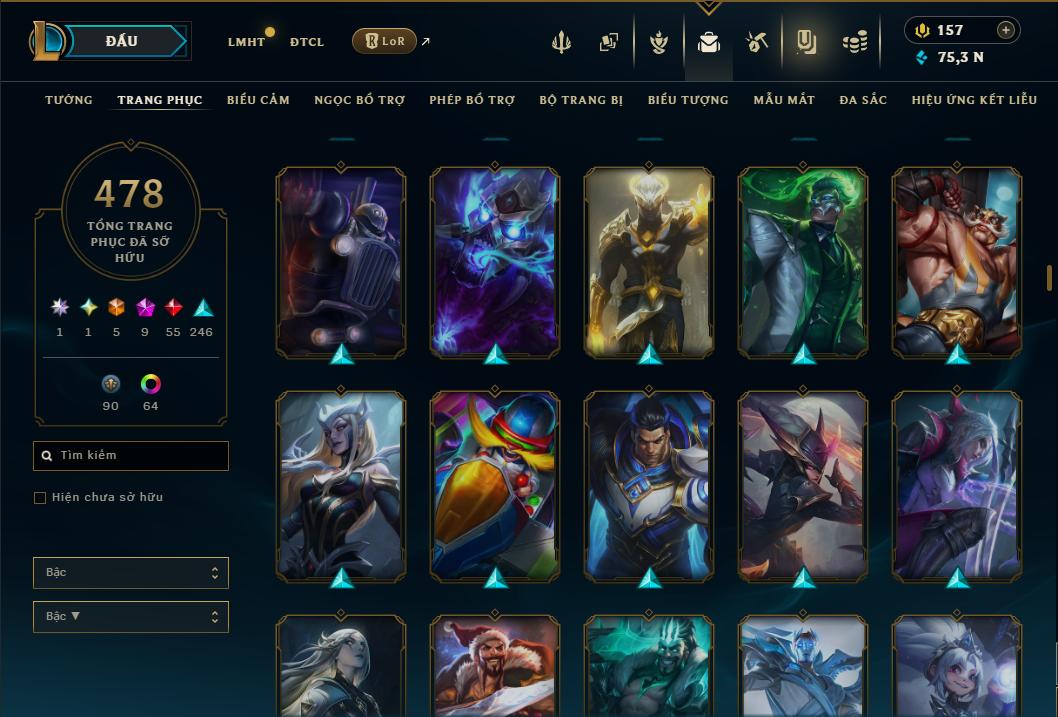Switch to the ĐA SẮC tab

click(x=863, y=100)
